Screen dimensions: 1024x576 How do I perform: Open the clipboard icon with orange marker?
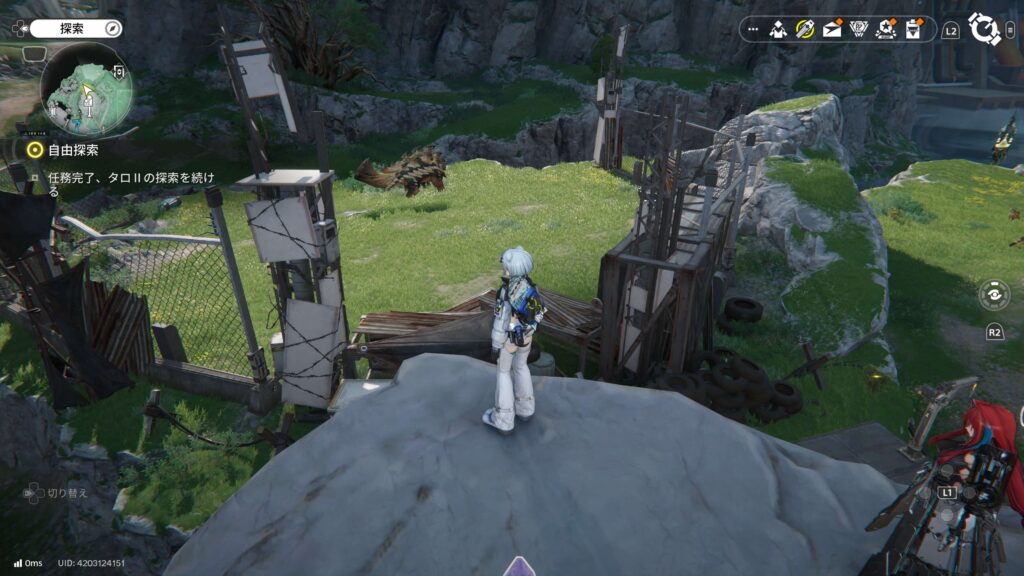[x=912, y=29]
